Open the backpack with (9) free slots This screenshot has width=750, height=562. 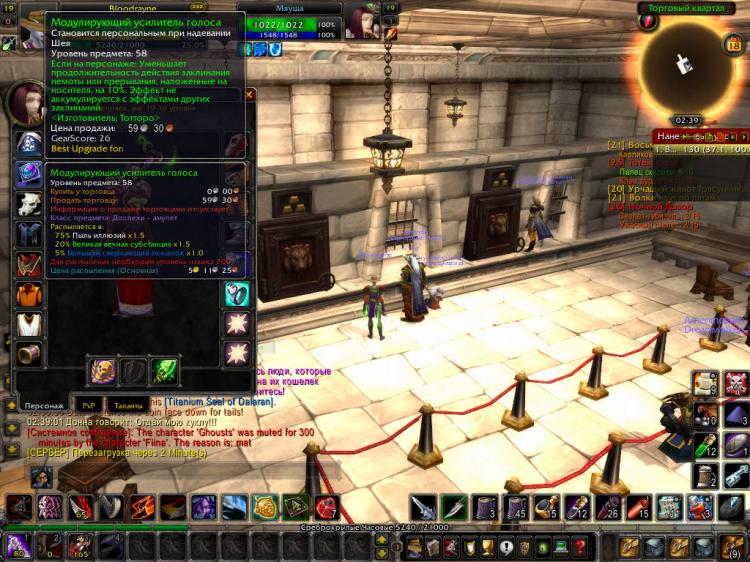pos(733,546)
